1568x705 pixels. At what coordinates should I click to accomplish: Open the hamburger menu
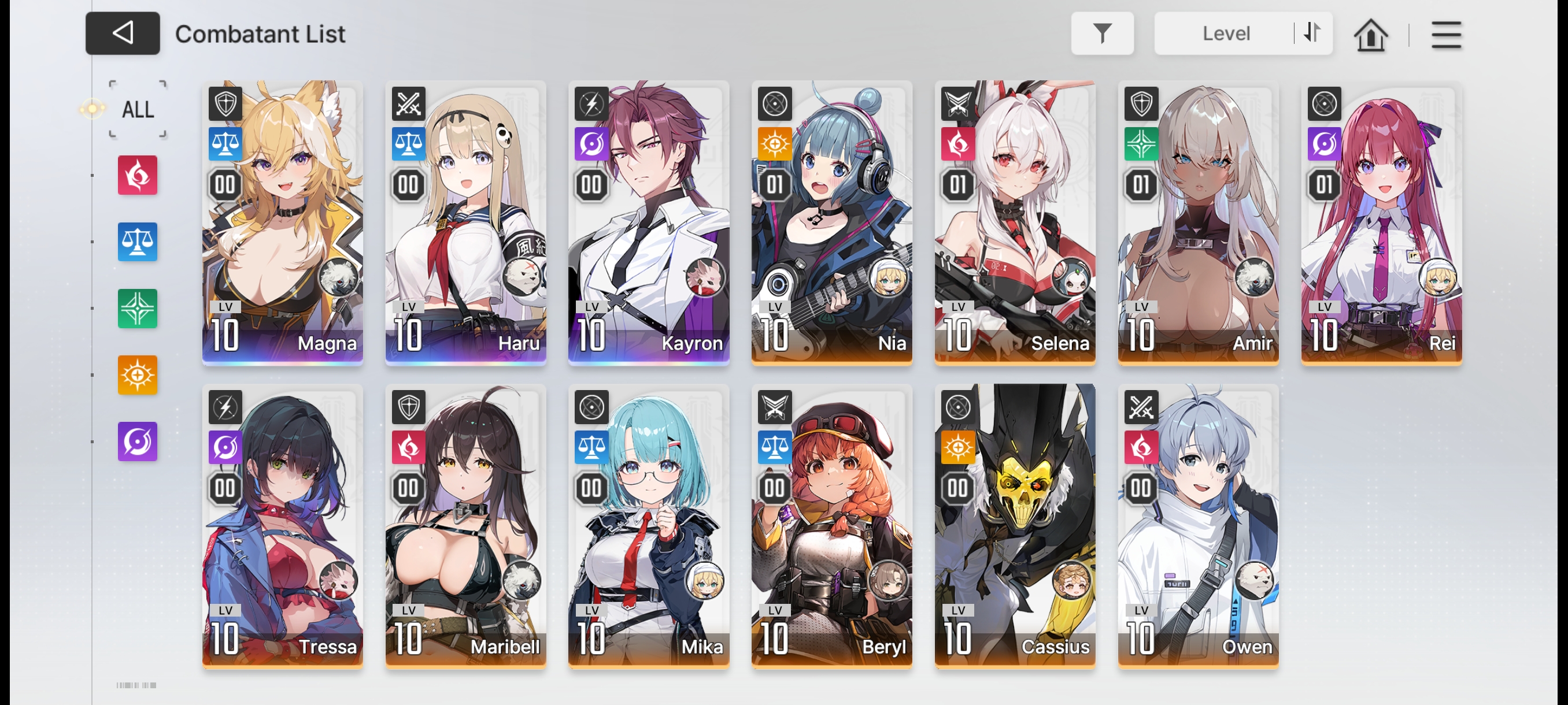point(1445,35)
